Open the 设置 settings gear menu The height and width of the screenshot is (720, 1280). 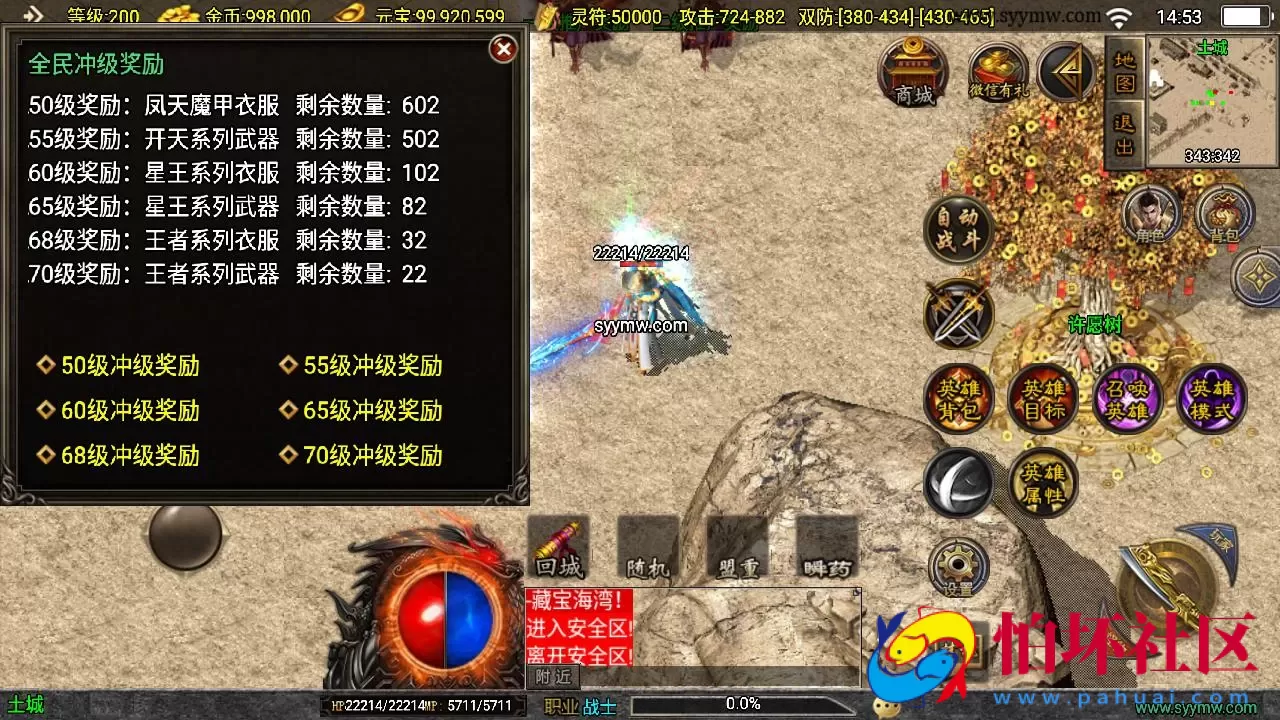coord(958,566)
